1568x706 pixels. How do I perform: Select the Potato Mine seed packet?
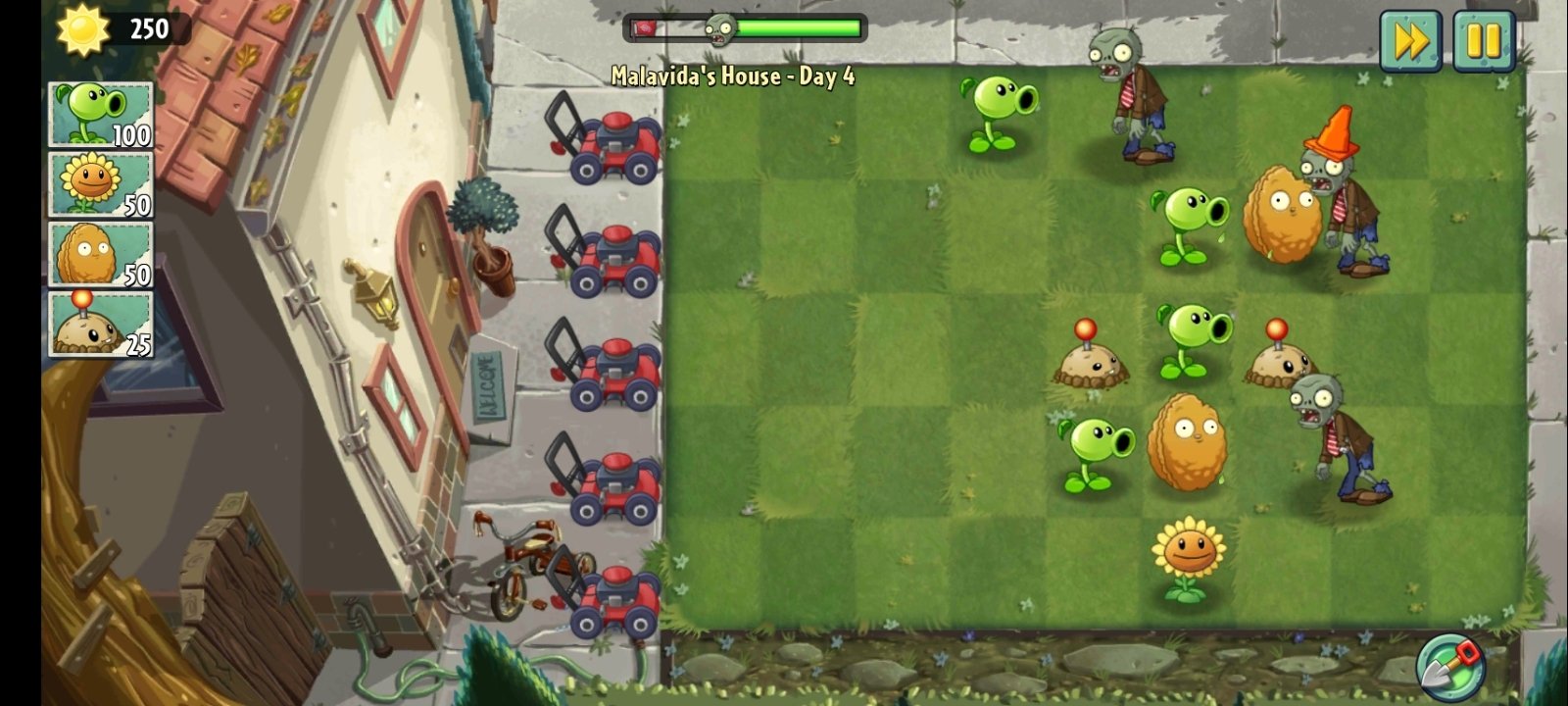98,324
